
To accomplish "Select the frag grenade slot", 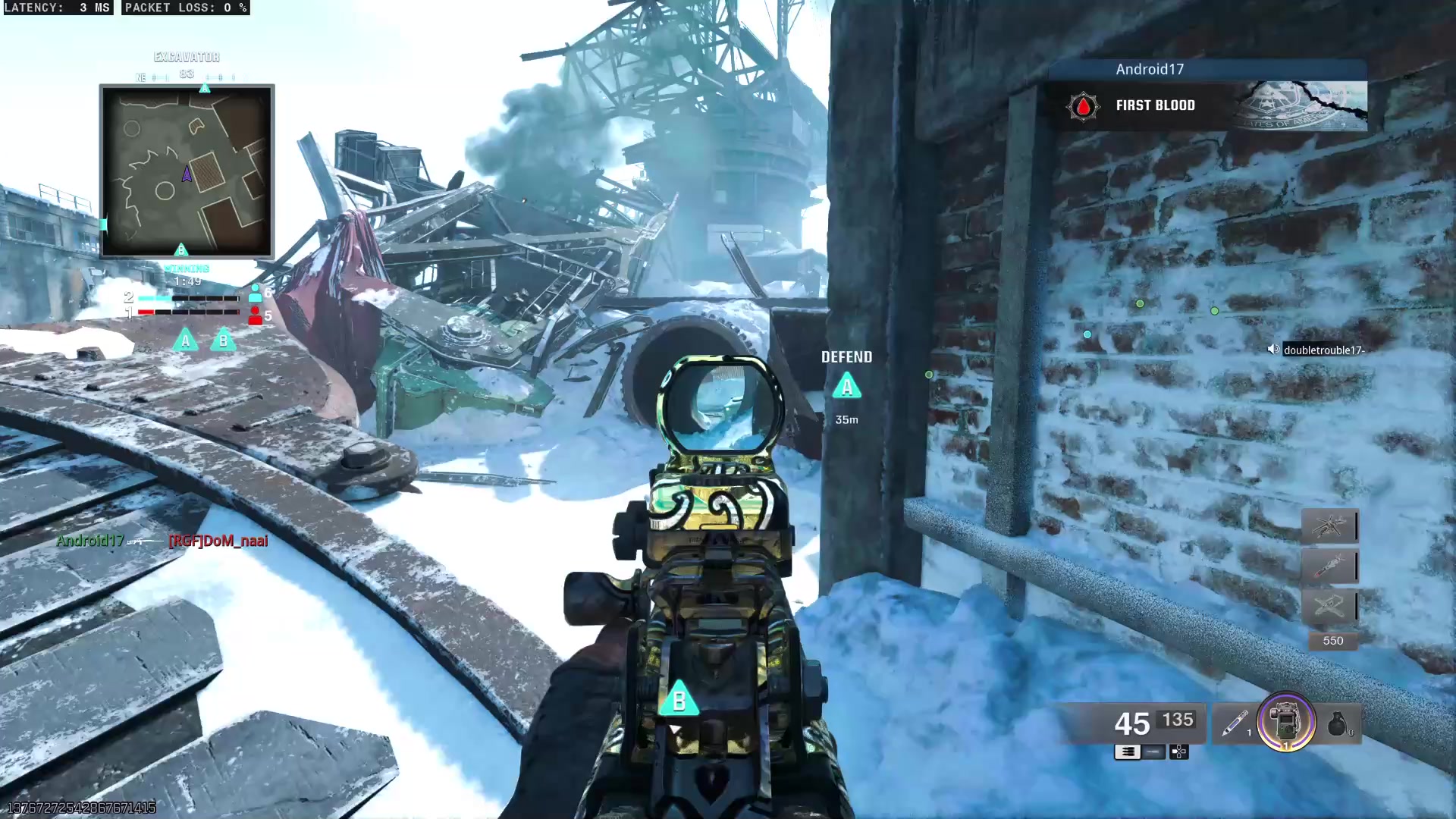I will pyautogui.click(x=1338, y=723).
